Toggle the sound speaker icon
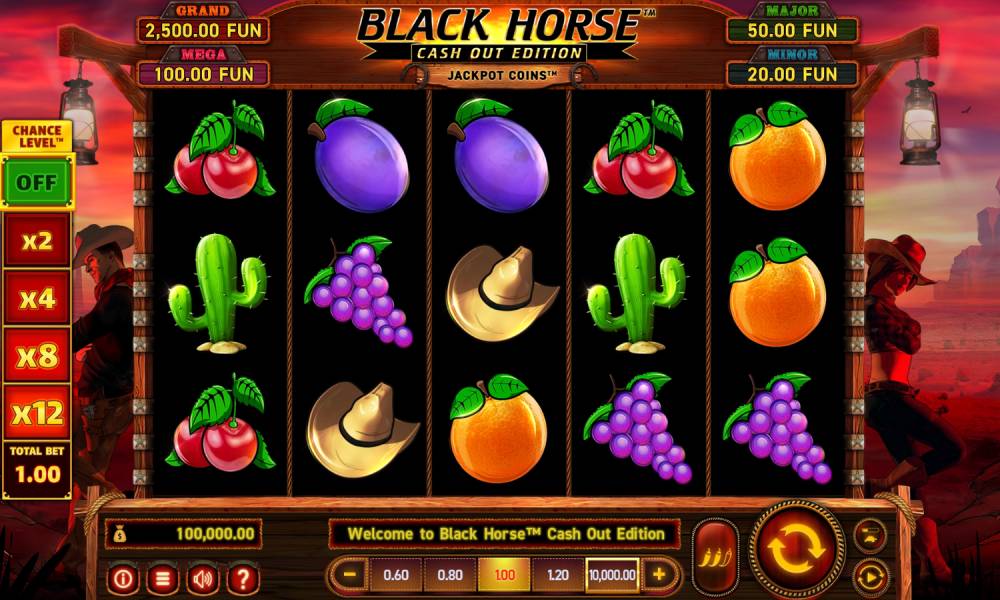This screenshot has width=1000, height=600. click(x=203, y=577)
